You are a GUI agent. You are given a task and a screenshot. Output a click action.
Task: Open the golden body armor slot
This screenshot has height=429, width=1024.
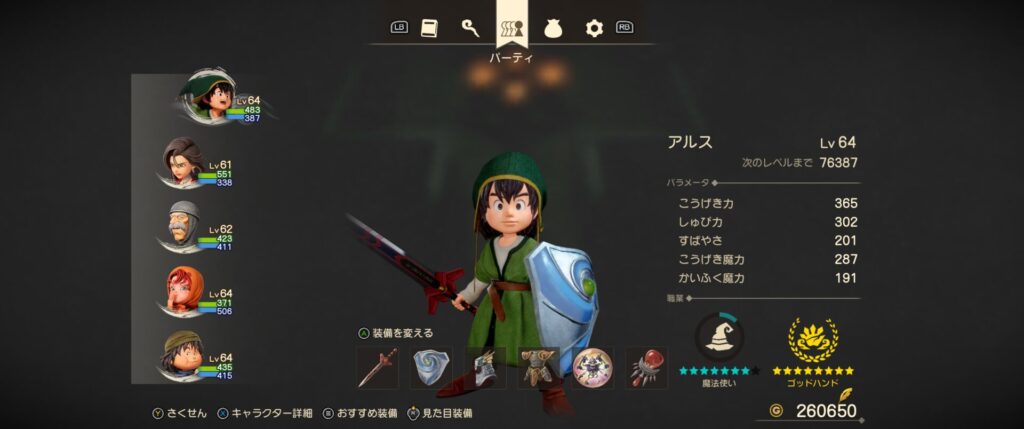point(539,368)
